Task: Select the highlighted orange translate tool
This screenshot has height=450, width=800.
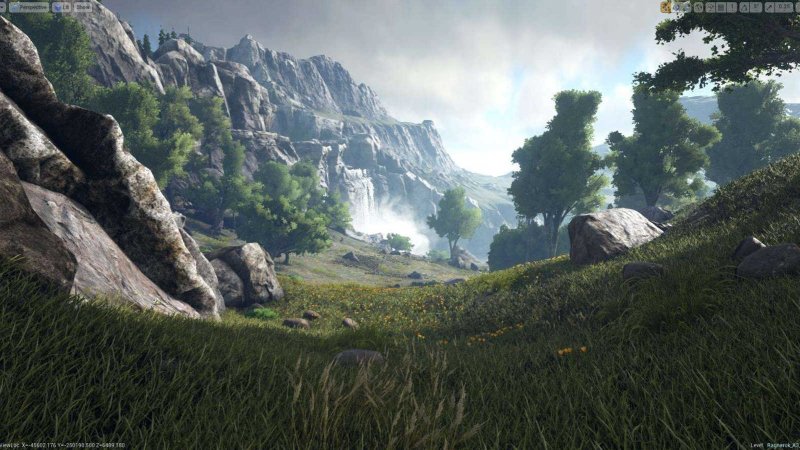Action: [666, 7]
